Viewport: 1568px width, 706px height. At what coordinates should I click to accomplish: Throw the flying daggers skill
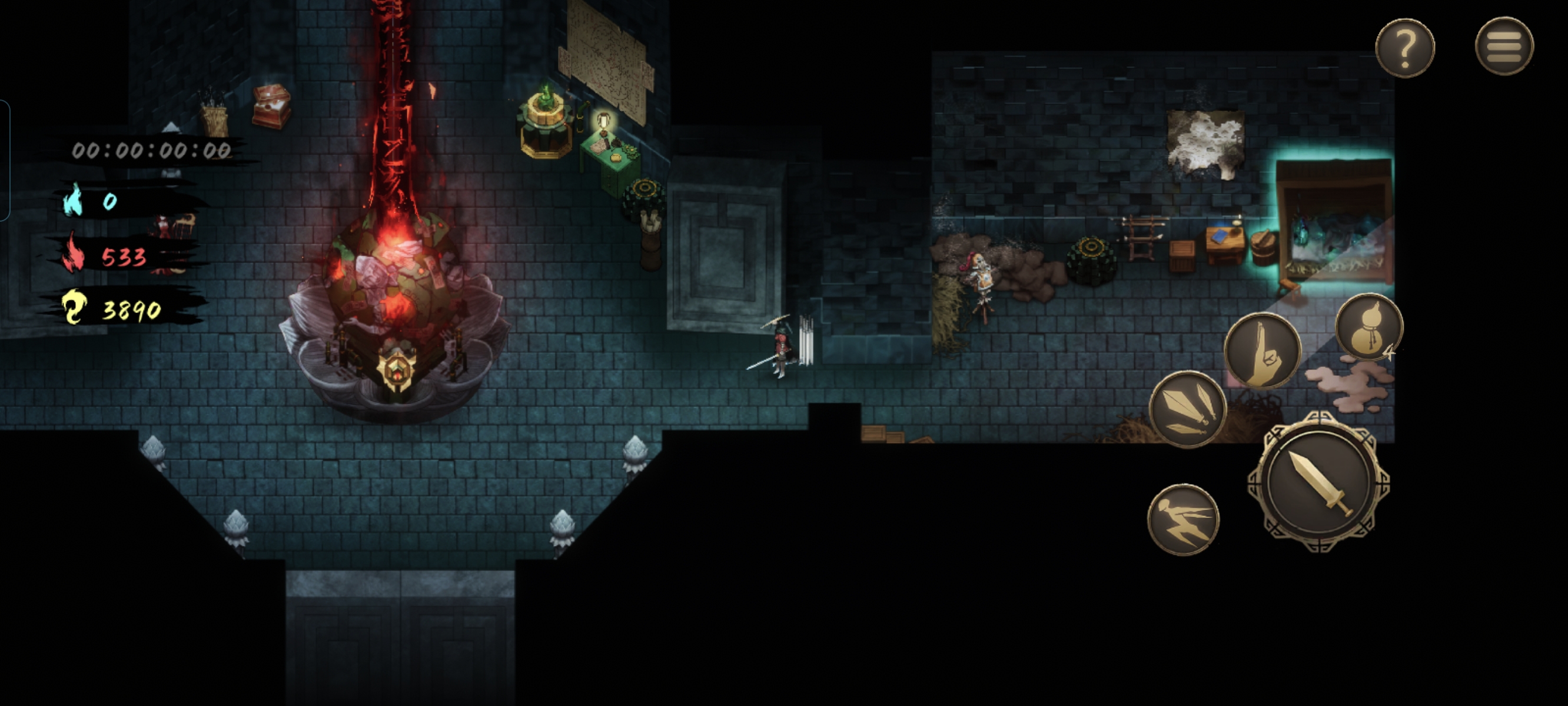(x=1188, y=408)
